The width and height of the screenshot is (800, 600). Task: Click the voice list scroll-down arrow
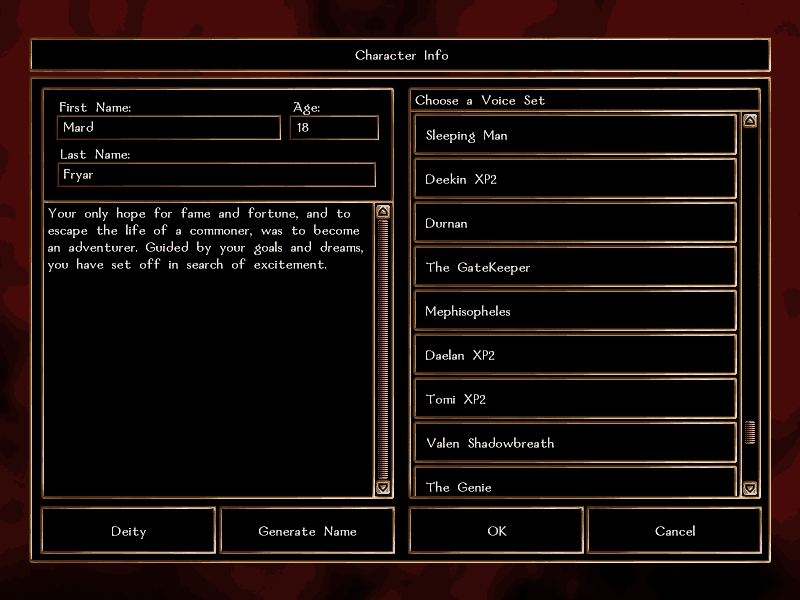click(750, 488)
